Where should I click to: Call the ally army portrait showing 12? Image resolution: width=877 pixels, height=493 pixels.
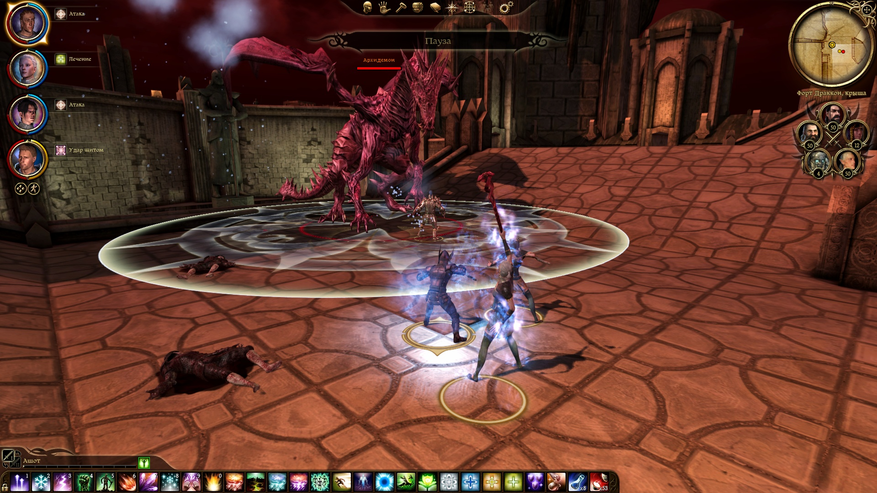point(855,131)
